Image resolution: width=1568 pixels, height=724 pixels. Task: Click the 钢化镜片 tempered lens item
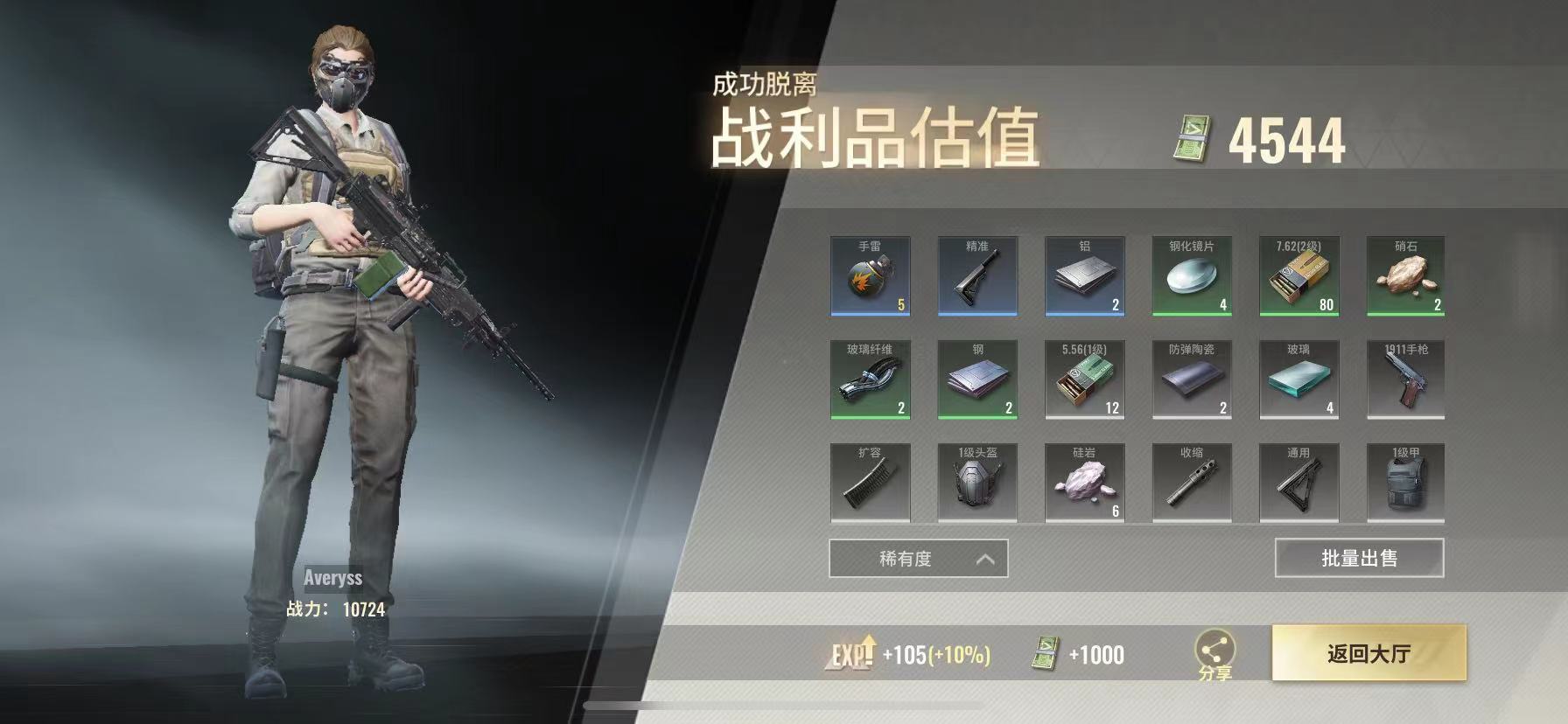point(1192,275)
